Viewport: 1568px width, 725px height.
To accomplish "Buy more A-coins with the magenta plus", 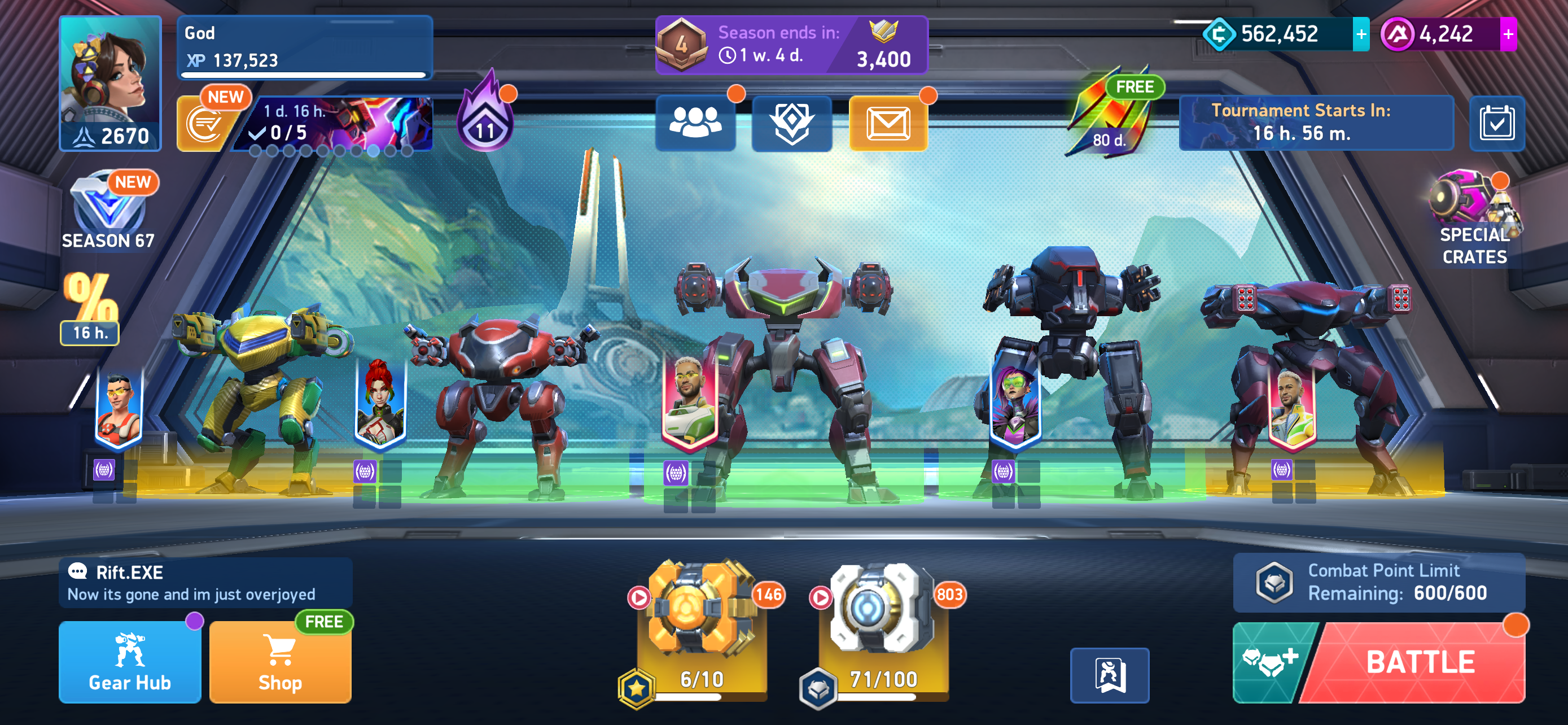I will (1508, 34).
